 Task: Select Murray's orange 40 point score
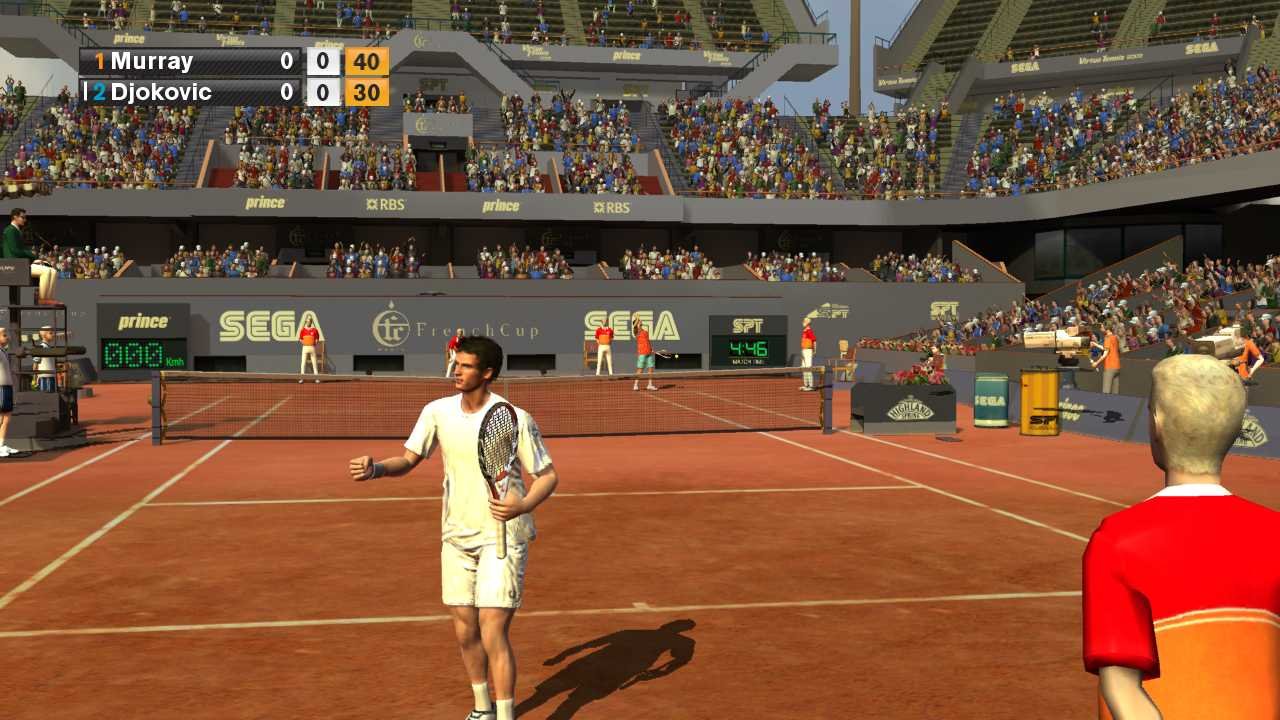tap(368, 61)
